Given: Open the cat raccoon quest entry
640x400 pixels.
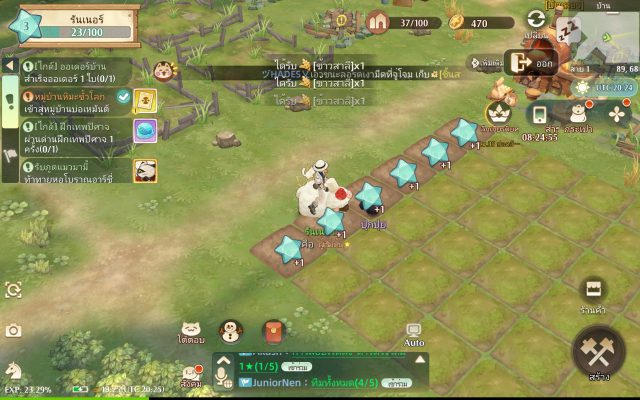Looking at the screenshot, I should point(75,170).
